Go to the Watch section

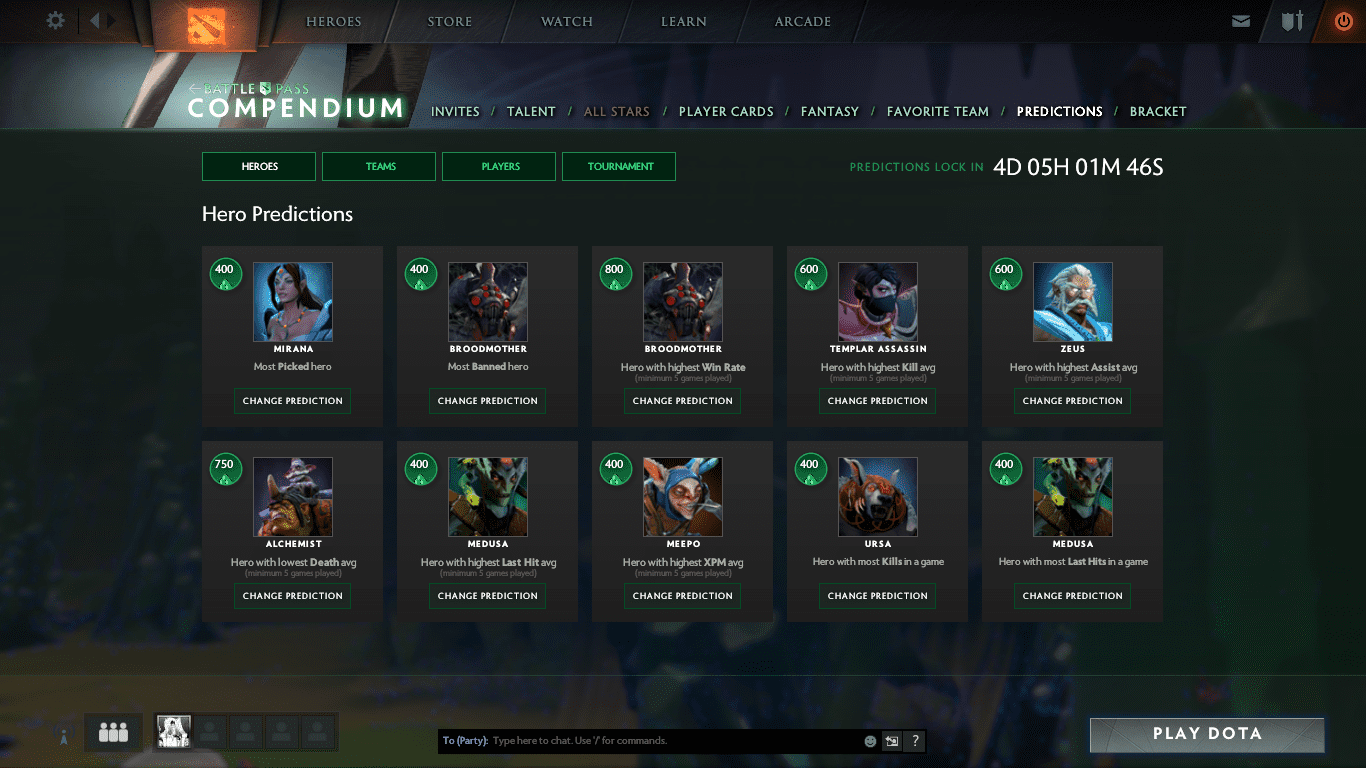coord(566,22)
